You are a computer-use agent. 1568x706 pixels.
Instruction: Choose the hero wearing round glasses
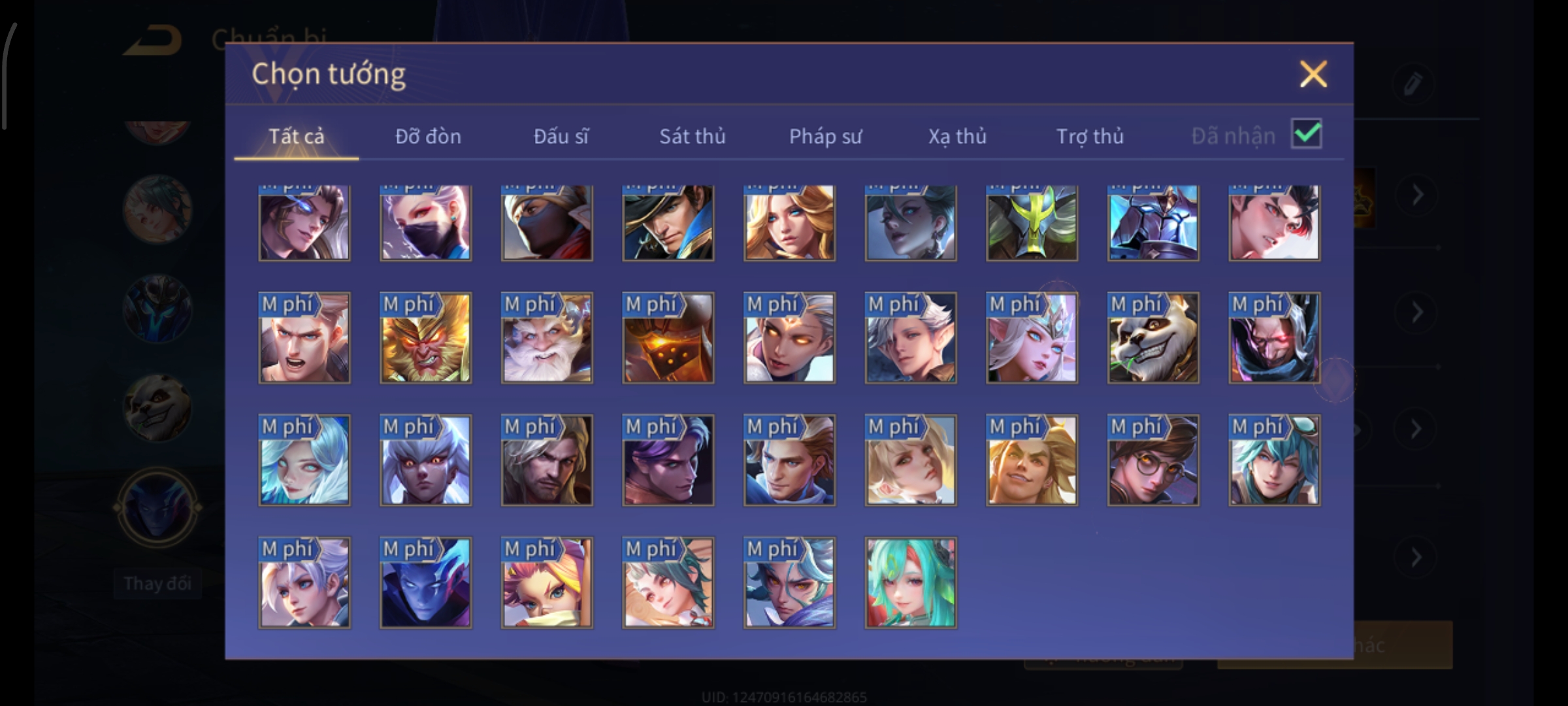[x=1153, y=460]
